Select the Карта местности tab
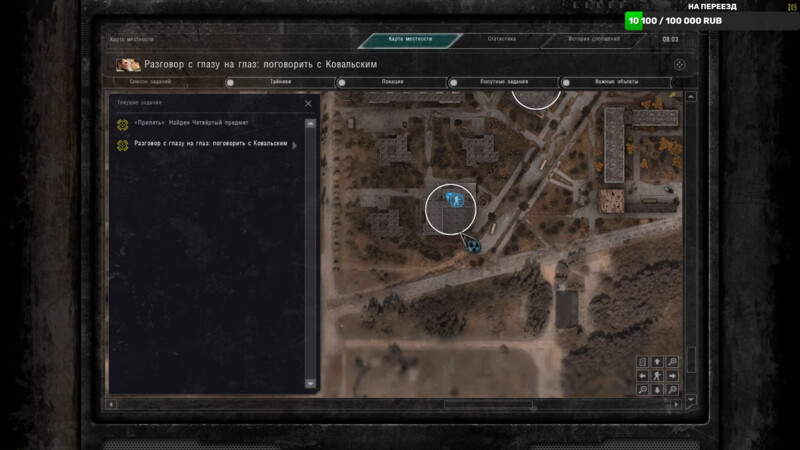Screen dimensions: 800x450 coord(410,39)
